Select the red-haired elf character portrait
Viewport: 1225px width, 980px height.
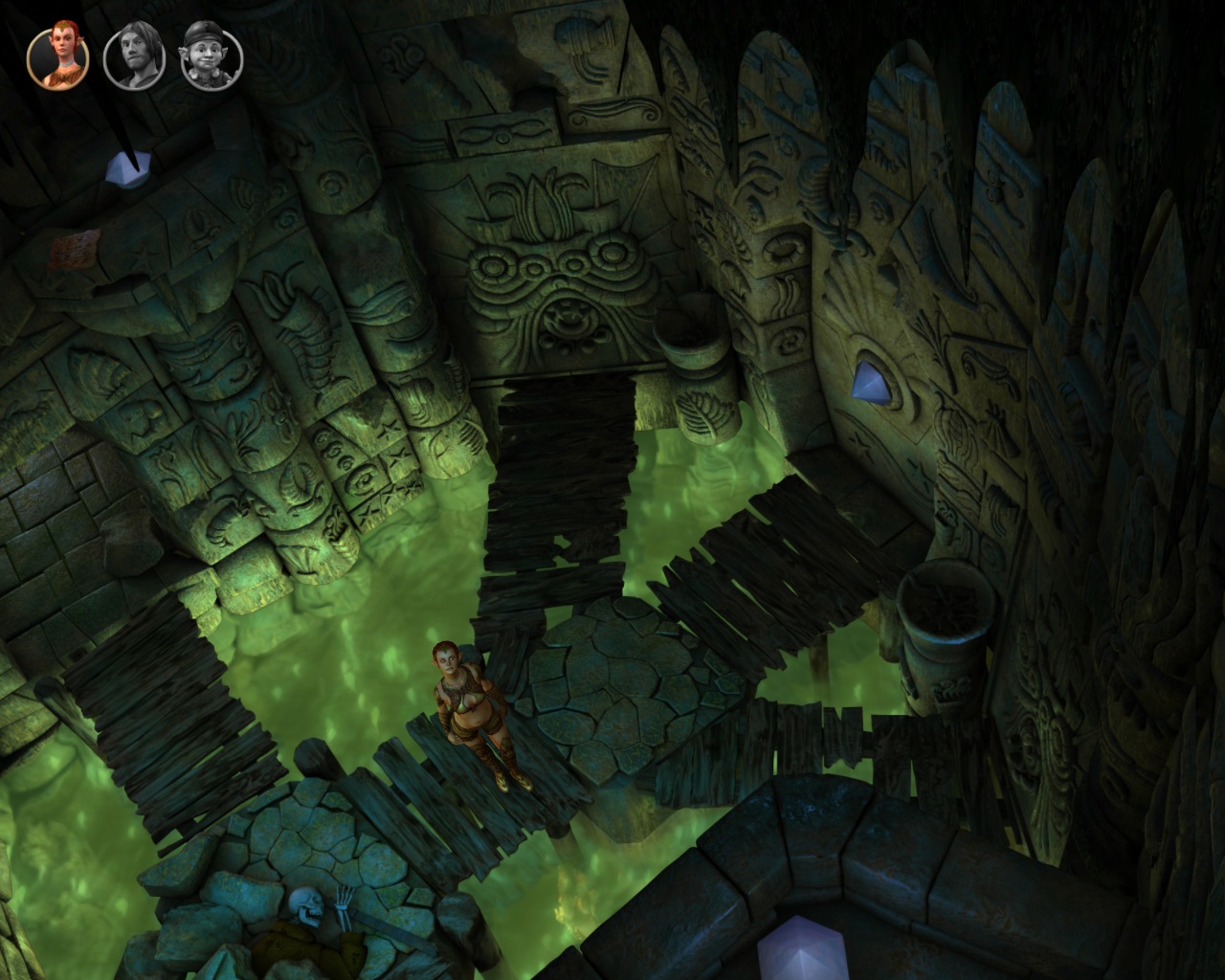pos(57,56)
